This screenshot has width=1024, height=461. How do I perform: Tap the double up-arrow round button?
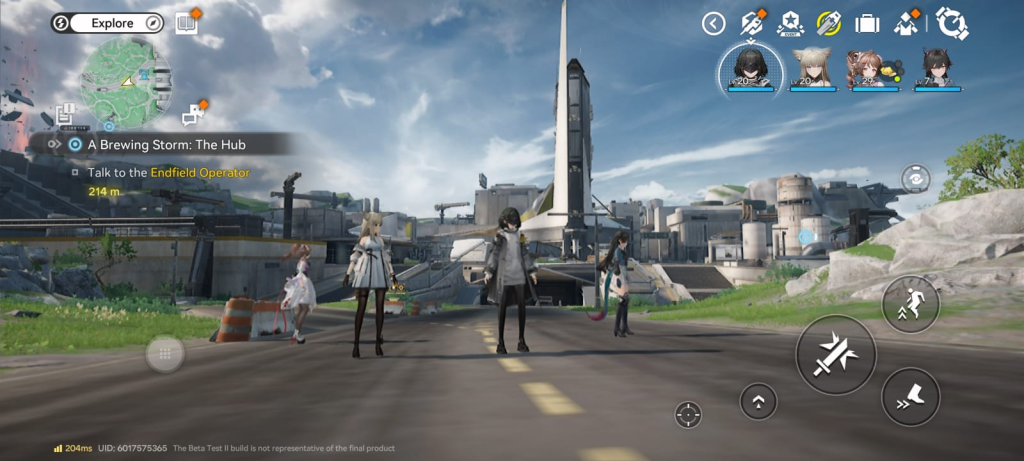[x=759, y=401]
